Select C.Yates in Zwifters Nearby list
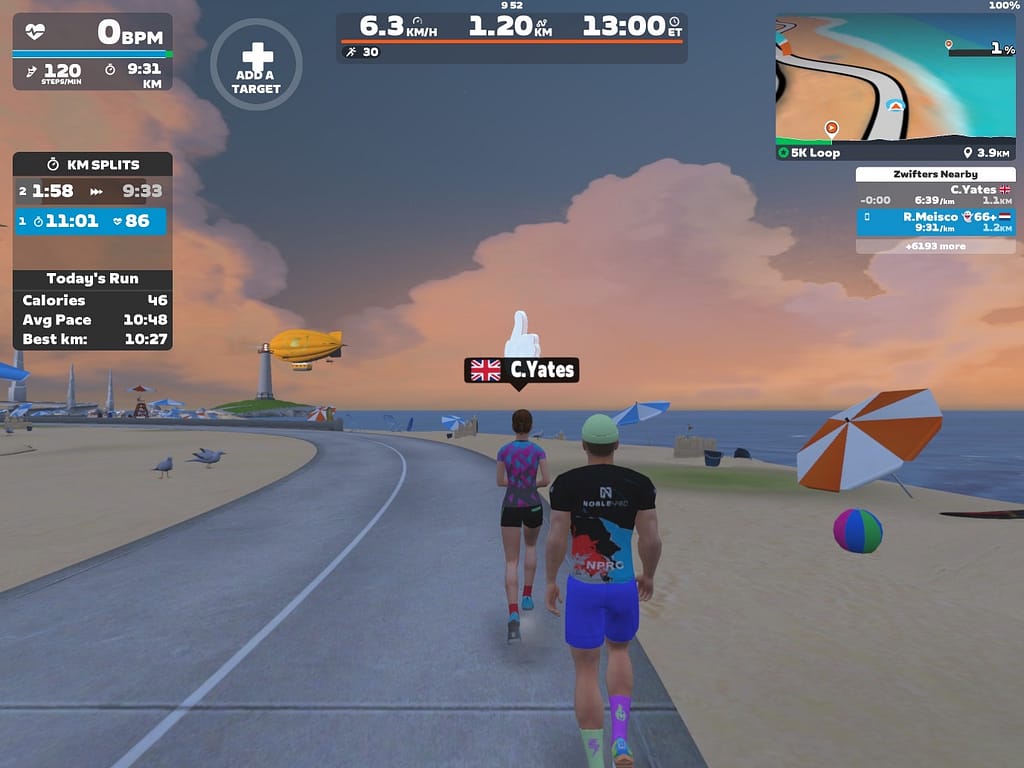Viewport: 1024px width, 768px height. (x=935, y=194)
